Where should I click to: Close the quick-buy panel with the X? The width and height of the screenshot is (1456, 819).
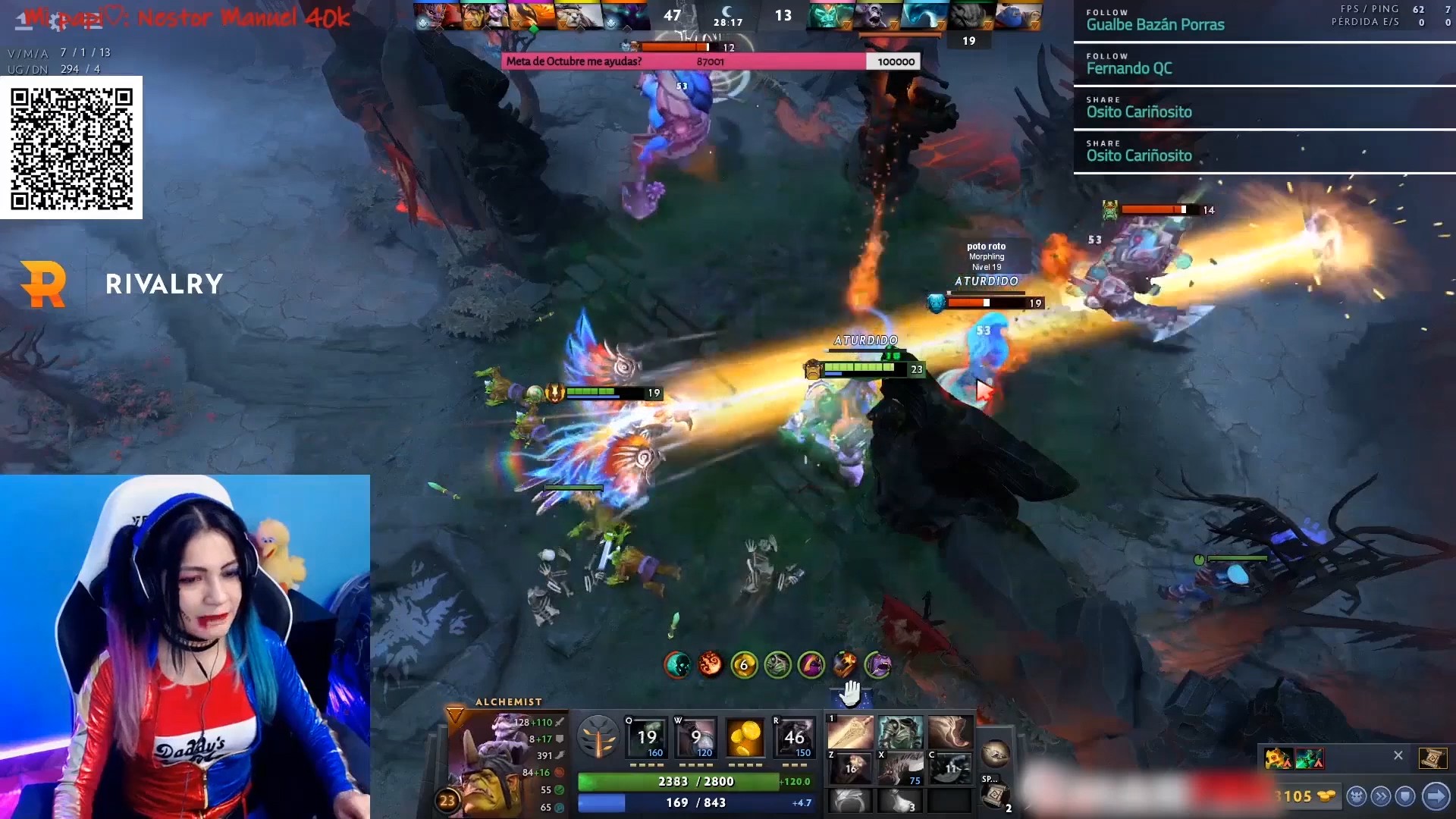[x=1398, y=755]
